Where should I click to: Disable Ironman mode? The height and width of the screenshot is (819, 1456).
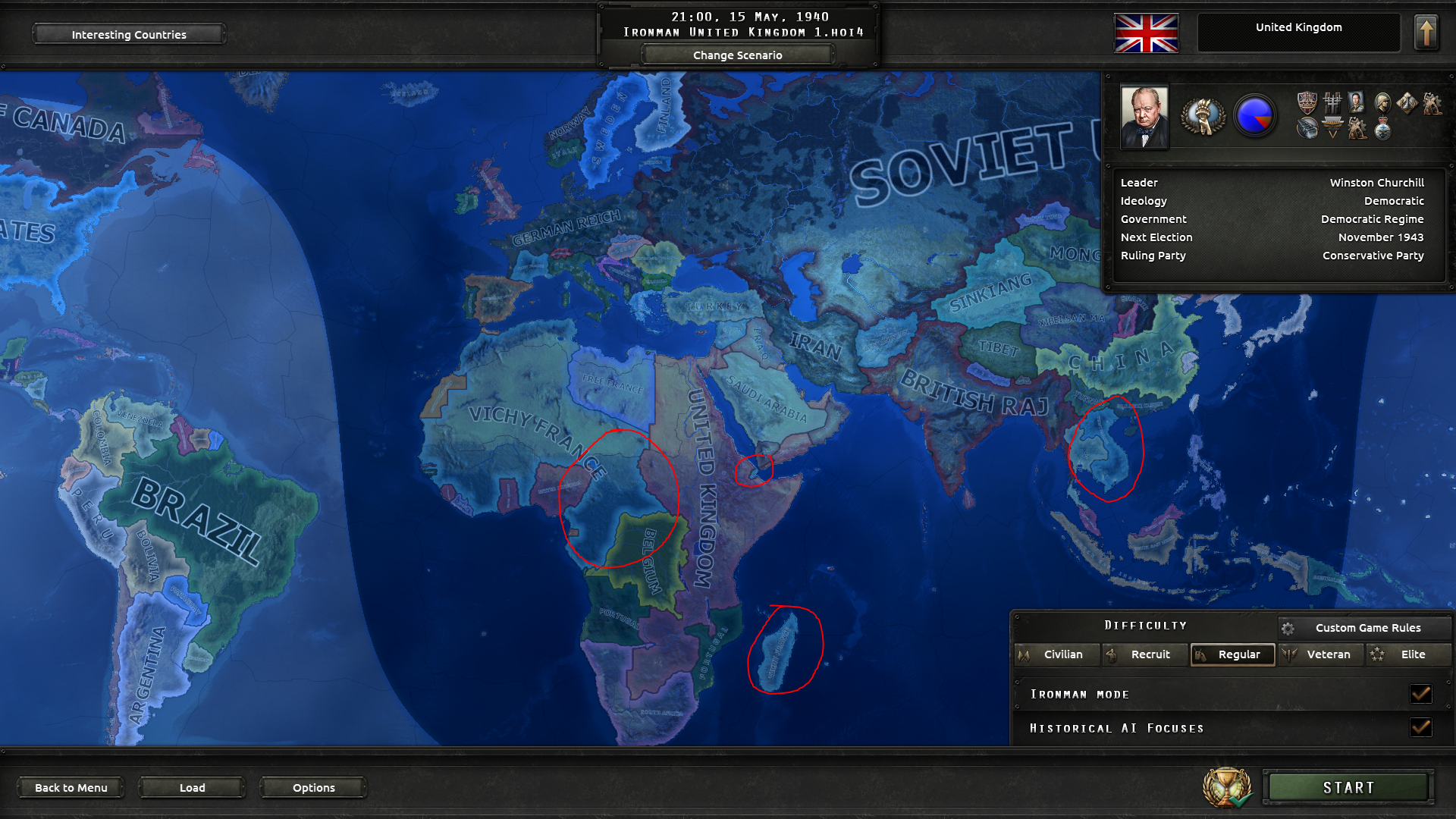point(1421,693)
